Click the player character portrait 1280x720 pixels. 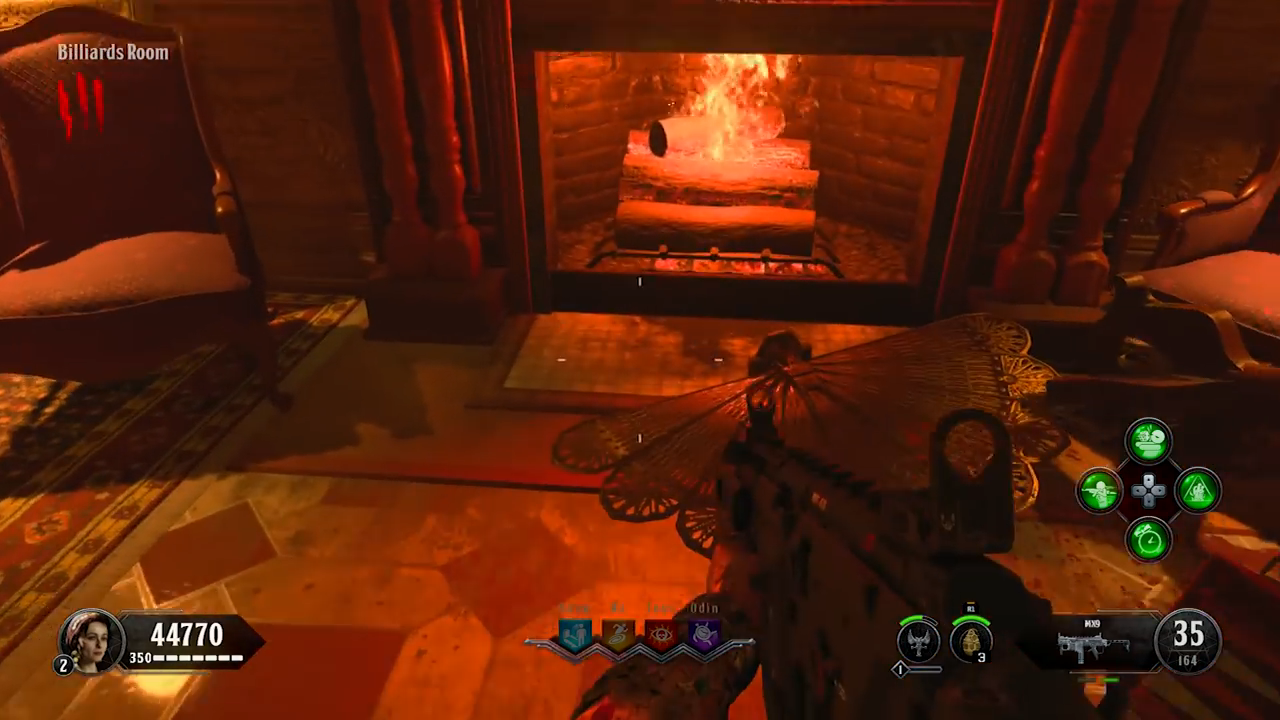pos(91,640)
